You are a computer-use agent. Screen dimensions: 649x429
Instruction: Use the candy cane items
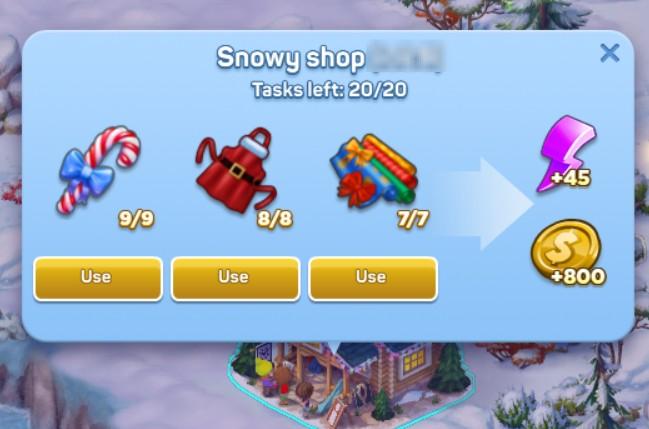97,278
